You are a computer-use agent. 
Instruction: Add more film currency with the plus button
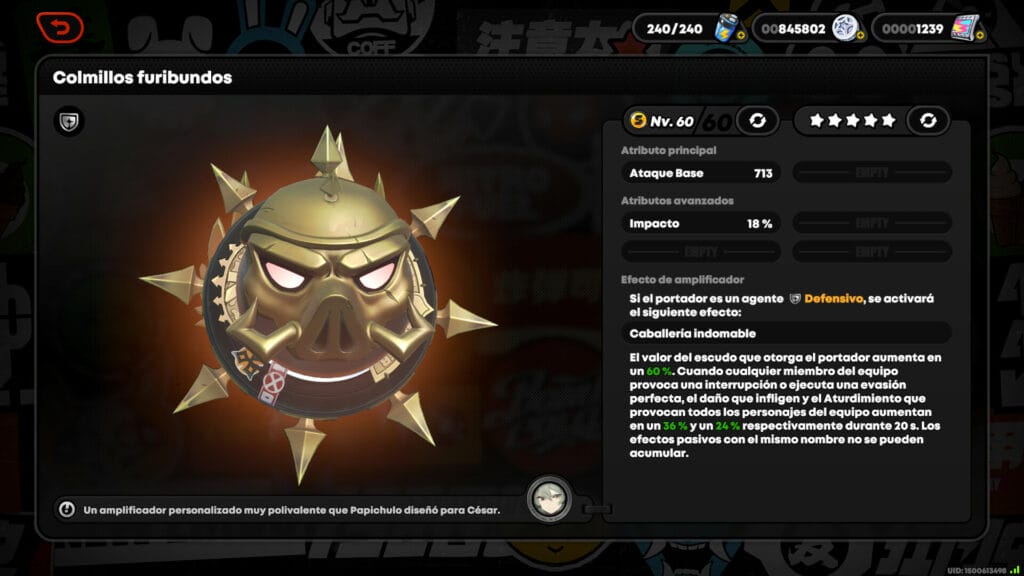pos(979,36)
